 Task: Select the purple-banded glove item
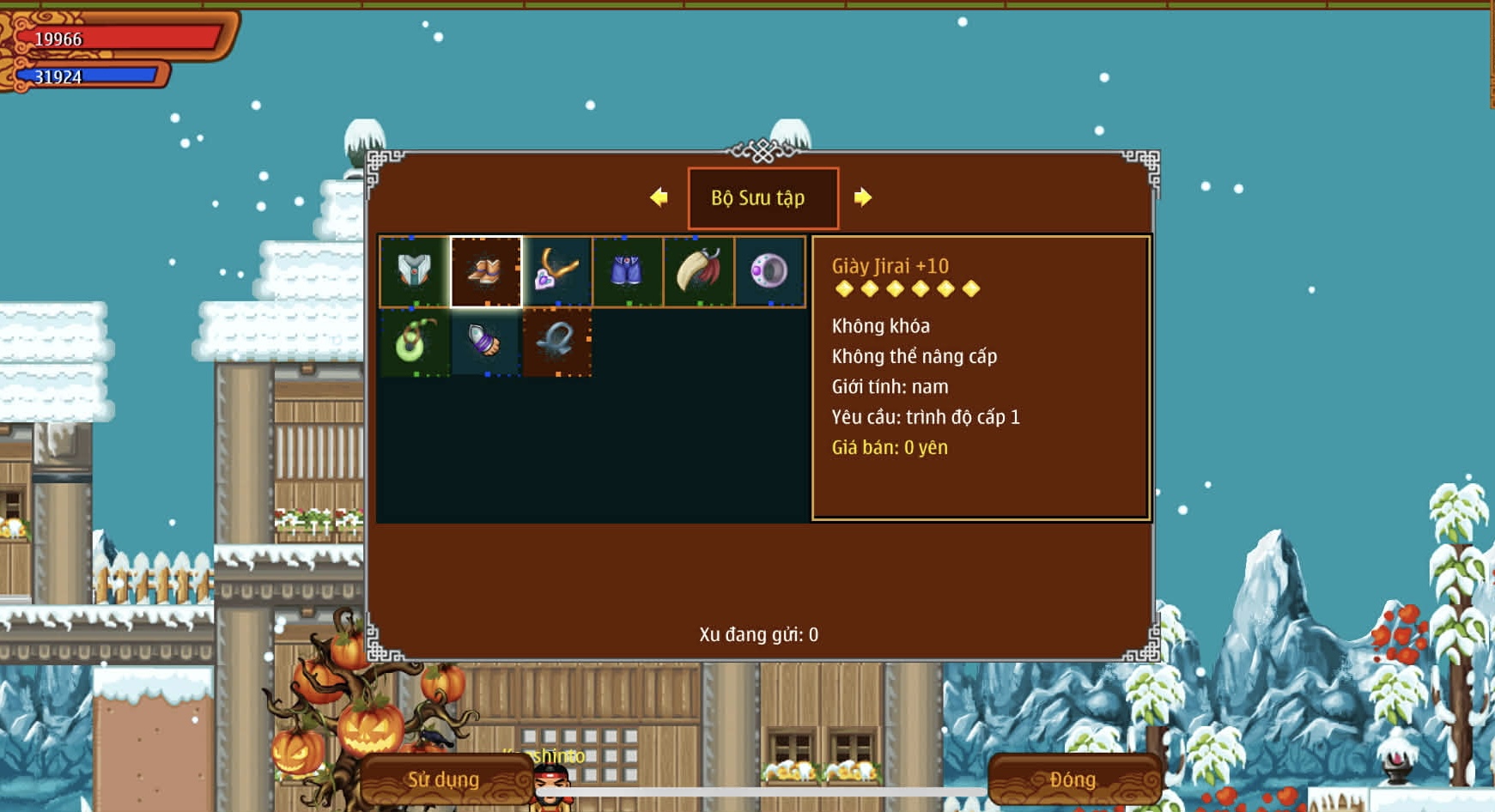coord(486,342)
